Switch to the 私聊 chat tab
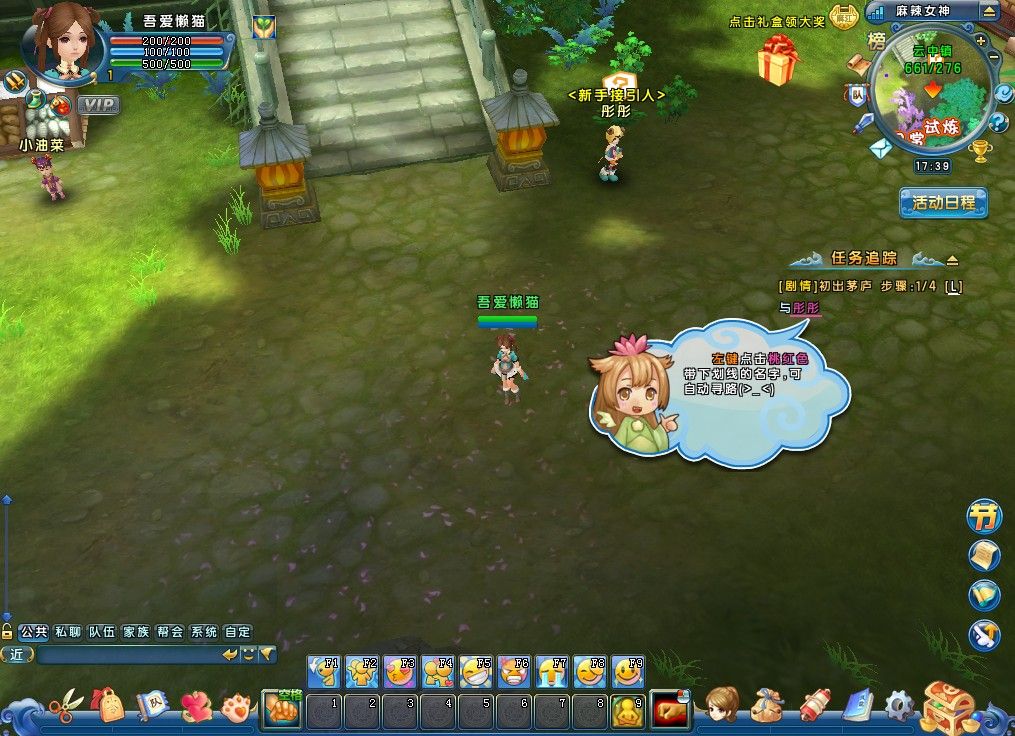 click(68, 632)
